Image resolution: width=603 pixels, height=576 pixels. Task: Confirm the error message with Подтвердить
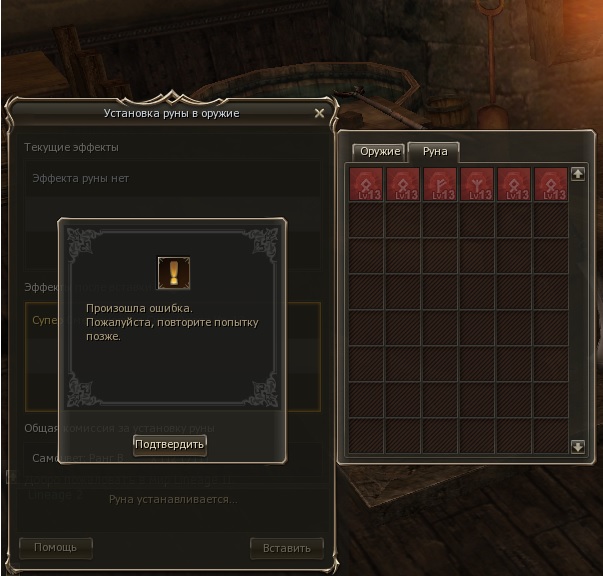click(x=170, y=444)
